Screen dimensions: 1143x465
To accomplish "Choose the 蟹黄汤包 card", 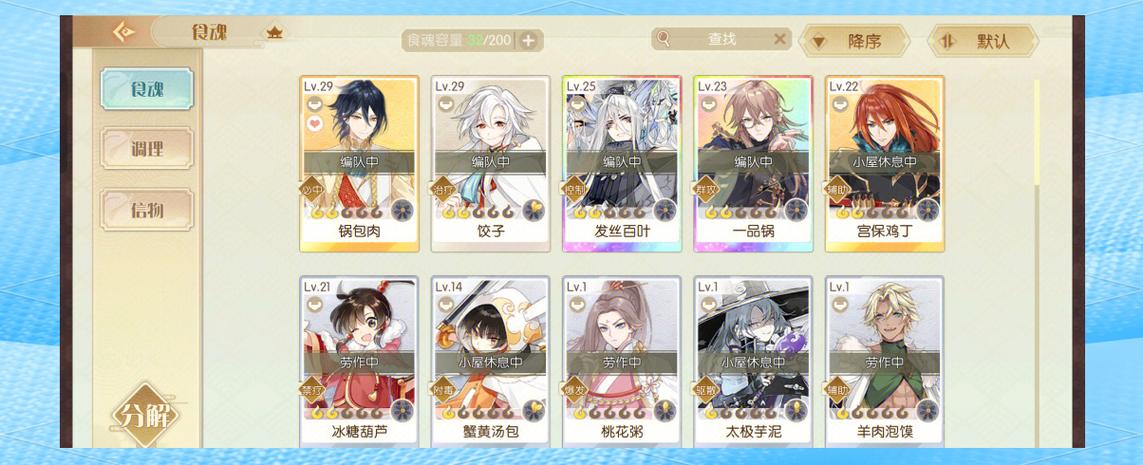I will [x=490, y=362].
